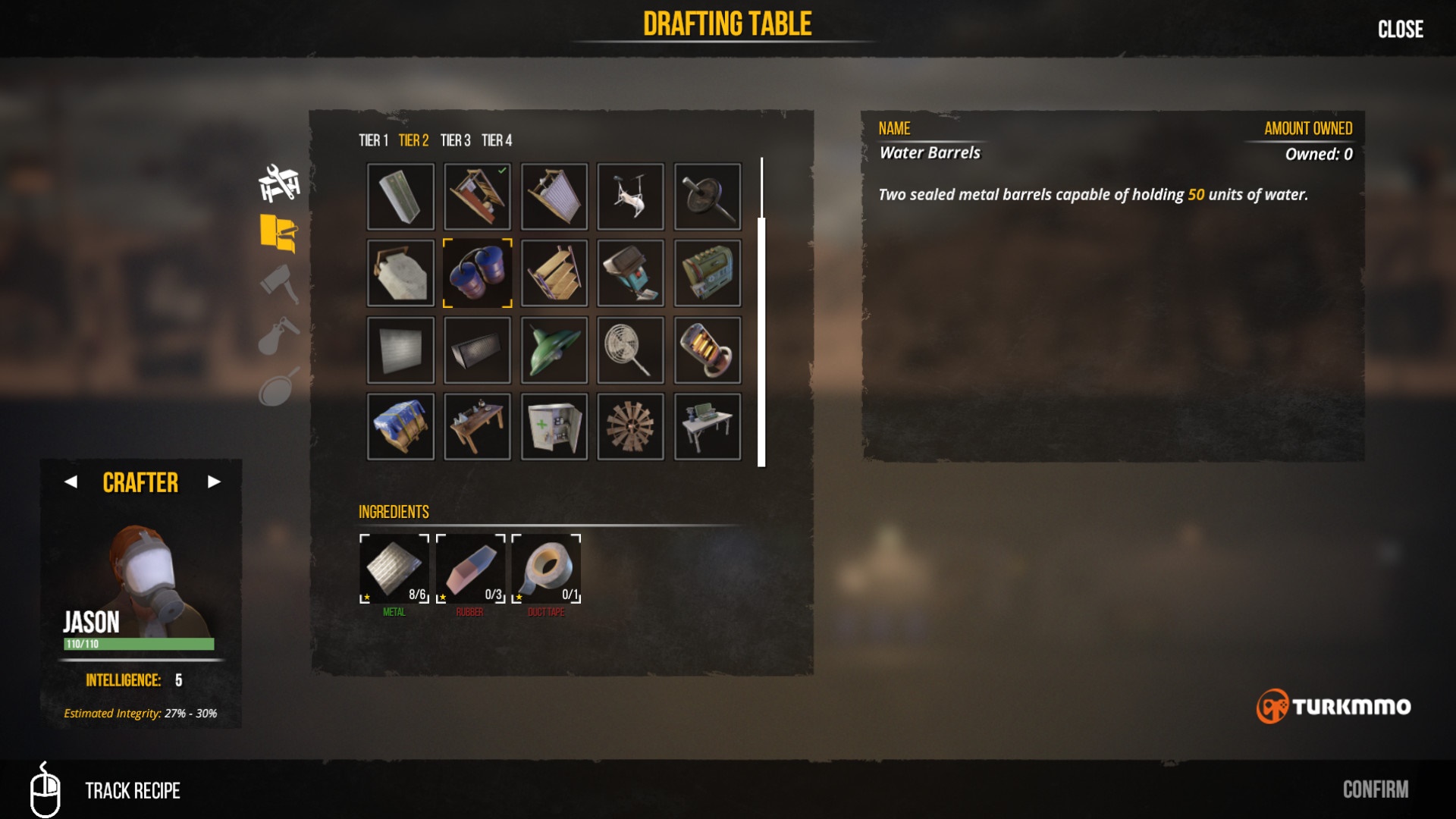Select the computer desk recipe
Viewport: 1456px width, 819px height.
point(707,426)
